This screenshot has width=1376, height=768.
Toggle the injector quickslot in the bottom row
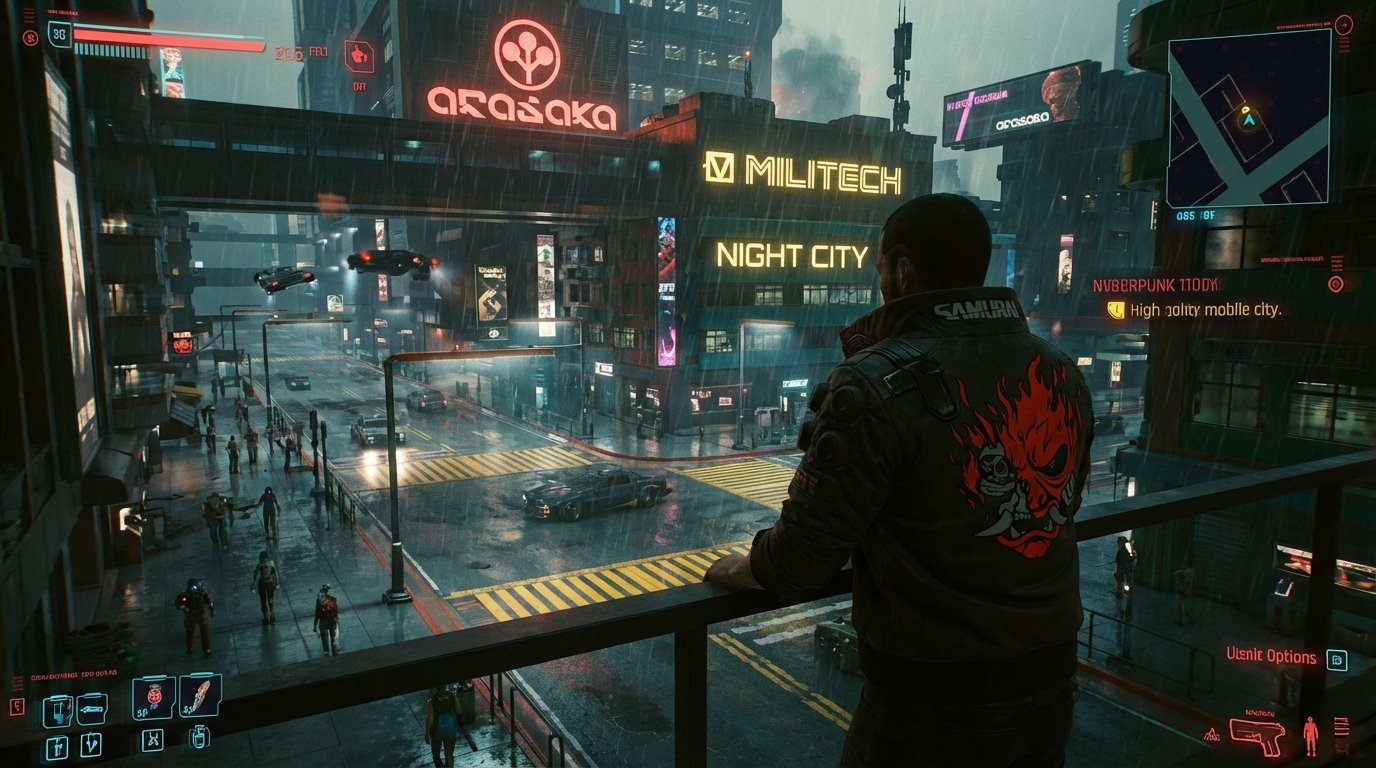(199, 740)
